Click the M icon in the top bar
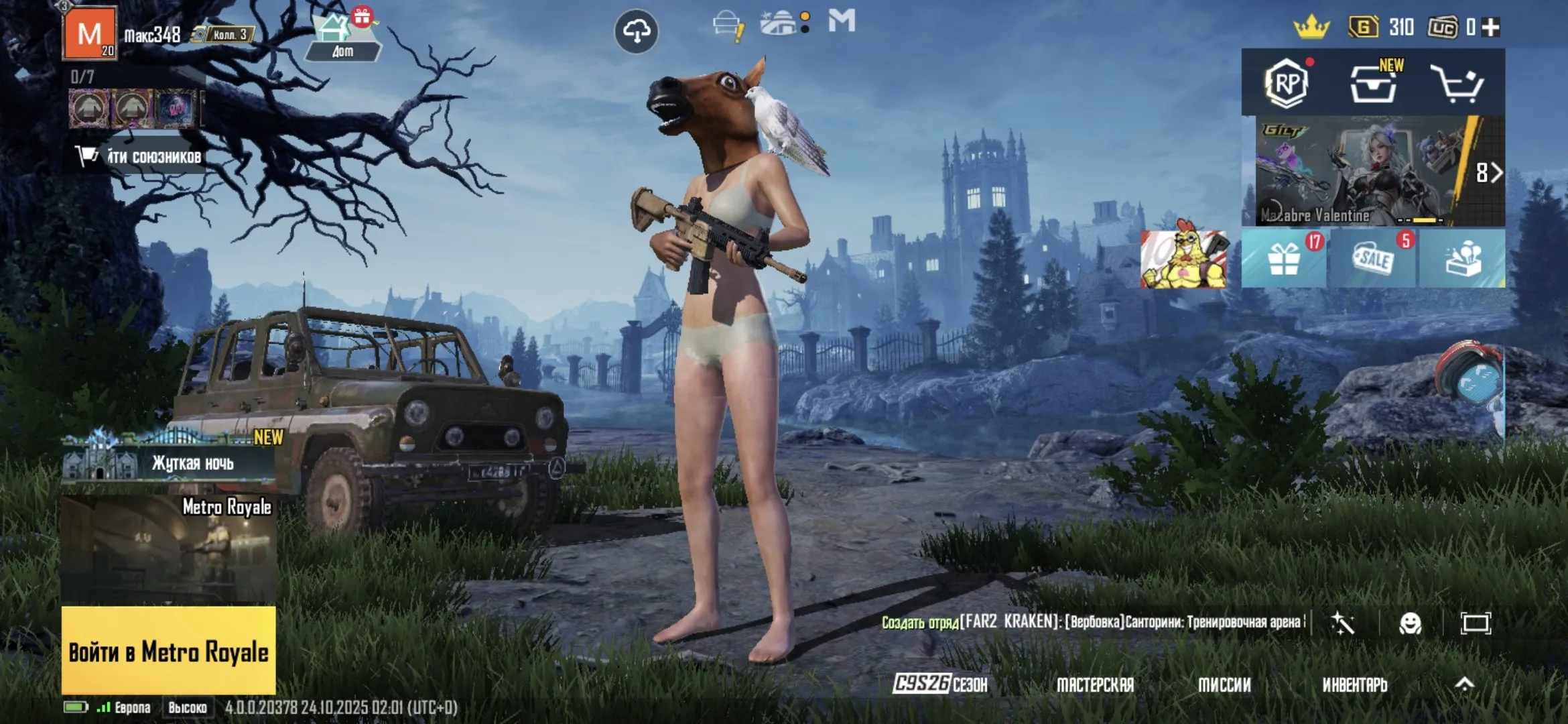Screen dimensions: 1568x724 point(843,22)
